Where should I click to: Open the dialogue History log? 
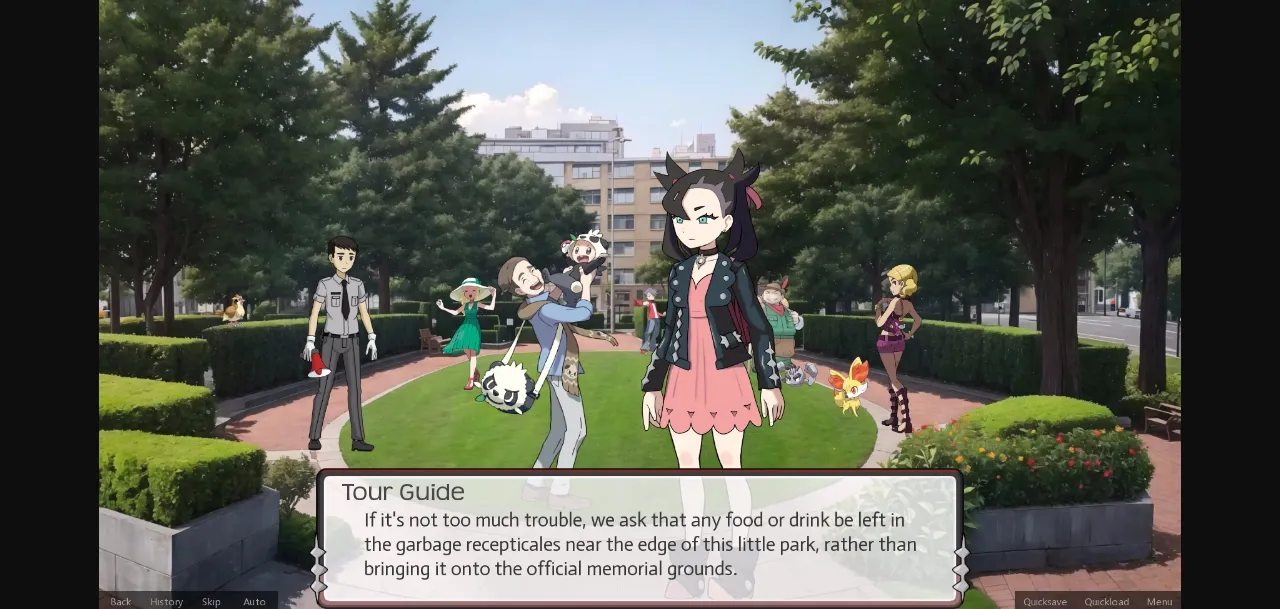click(x=166, y=601)
